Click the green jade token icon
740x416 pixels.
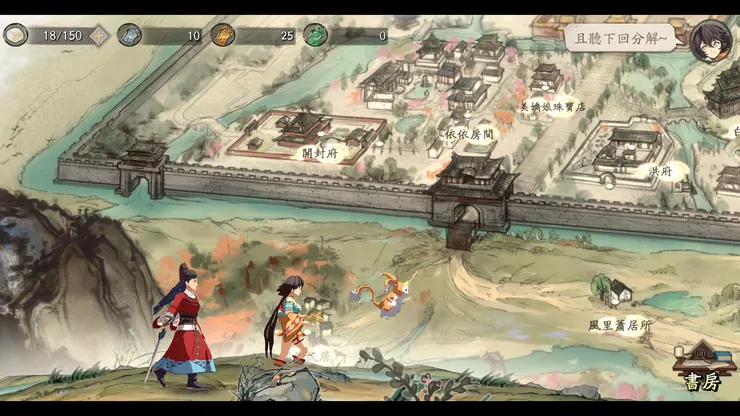[x=316, y=35]
